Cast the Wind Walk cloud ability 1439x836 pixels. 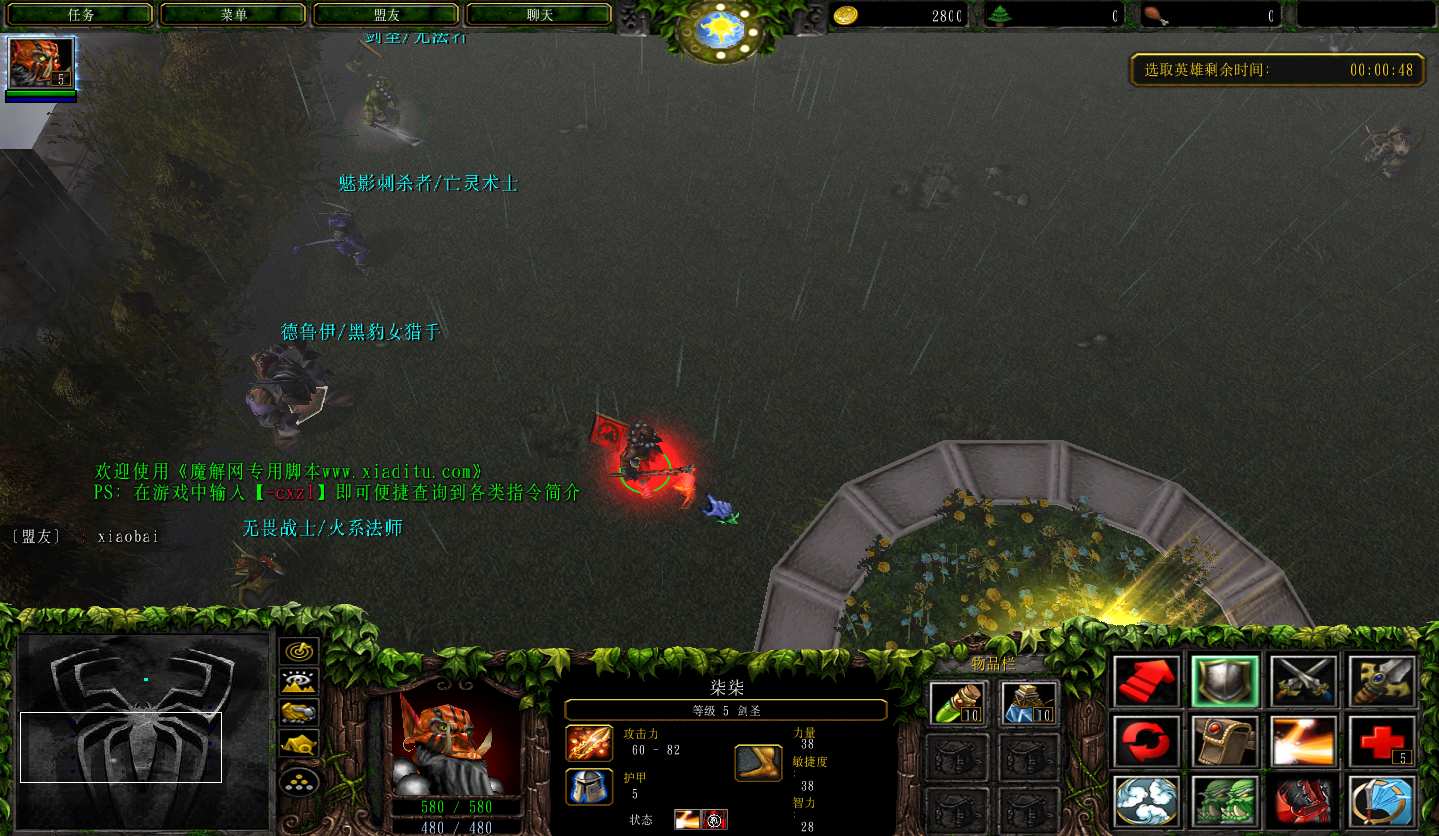tap(1146, 801)
